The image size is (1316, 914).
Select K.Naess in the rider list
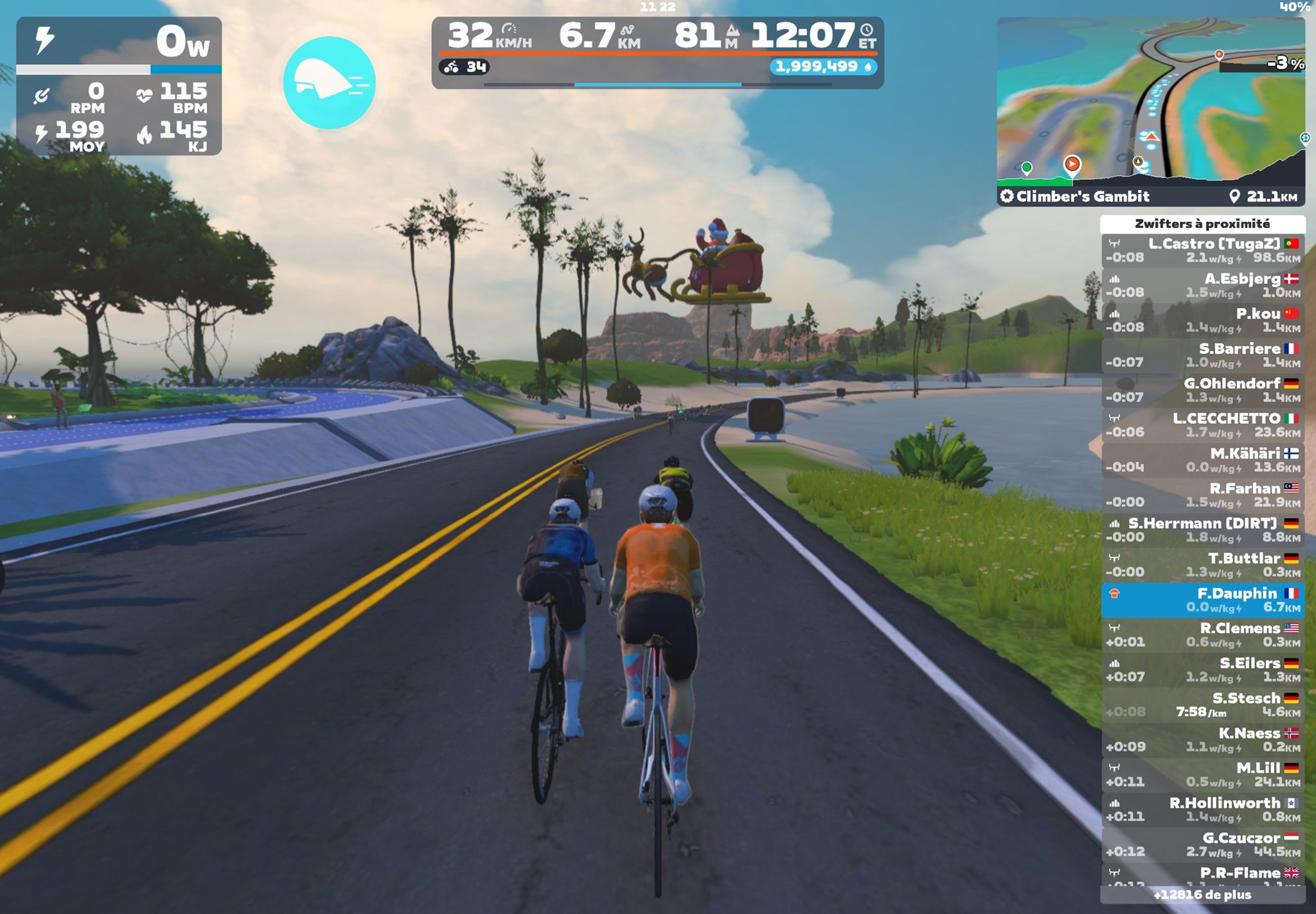click(1202, 740)
